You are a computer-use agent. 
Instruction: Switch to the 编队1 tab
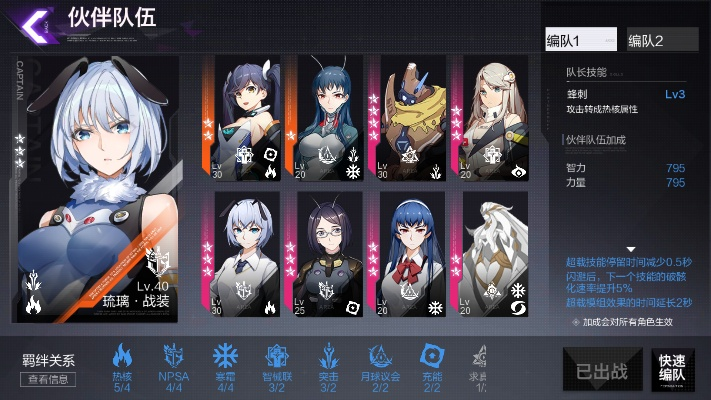coord(581,40)
